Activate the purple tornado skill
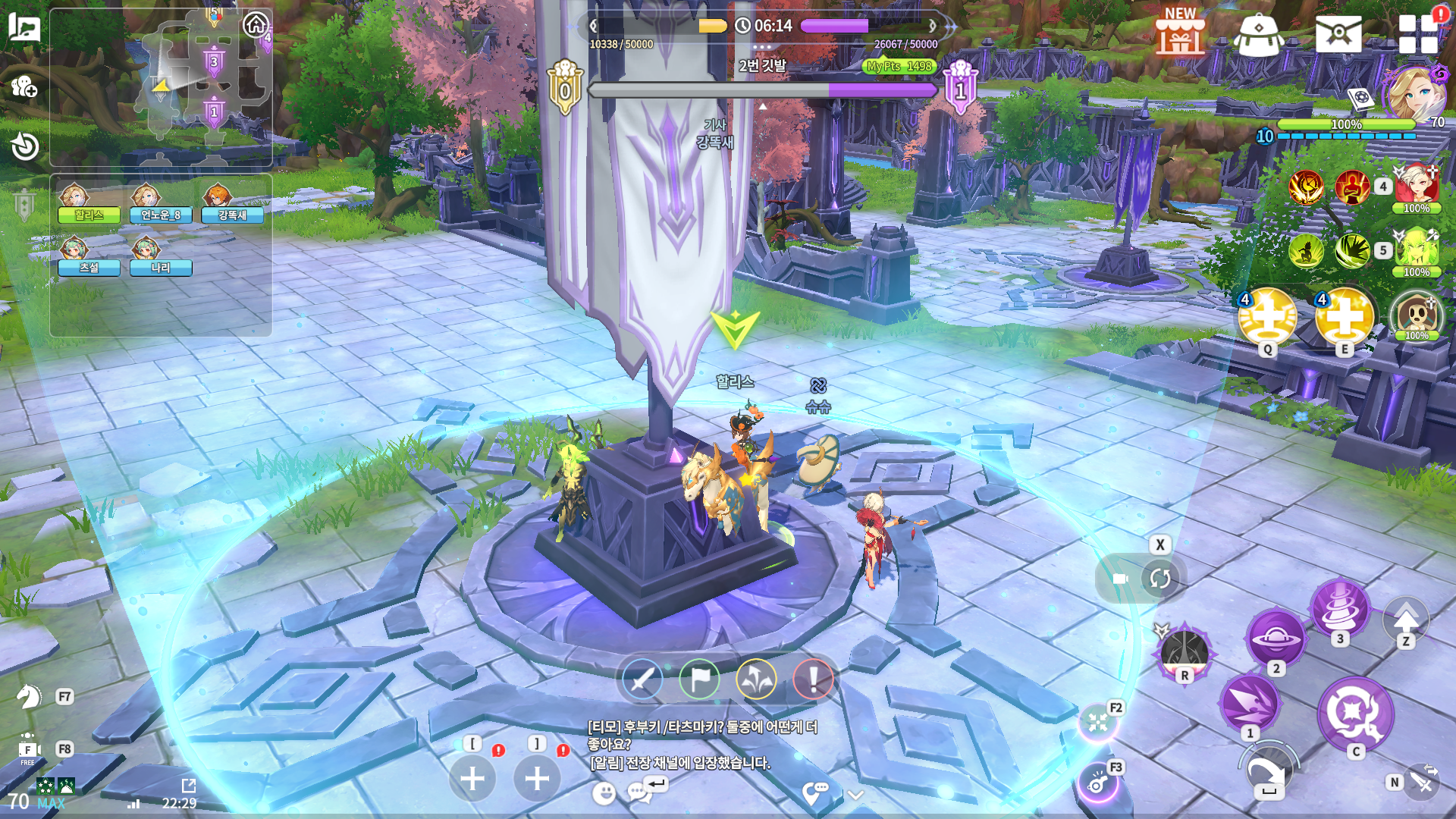 [x=1339, y=608]
